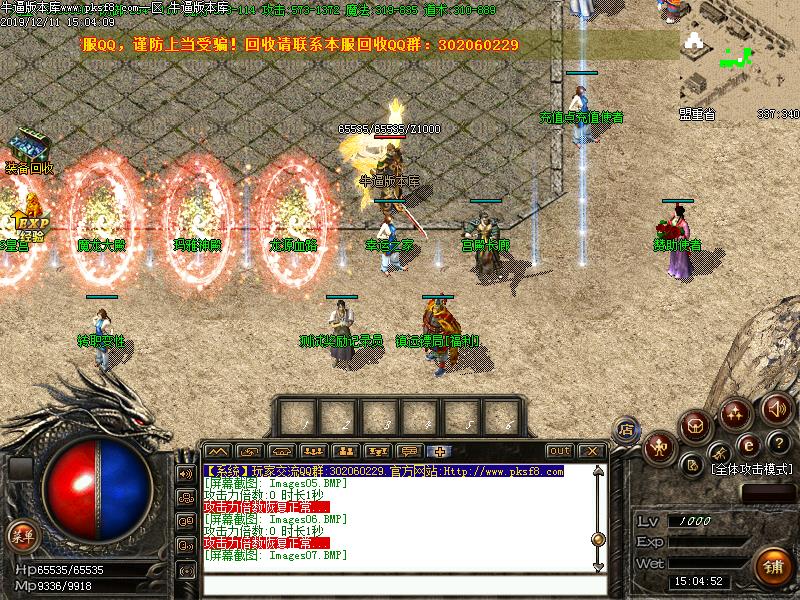Open the round orange 铺 stall button

[x=773, y=567]
